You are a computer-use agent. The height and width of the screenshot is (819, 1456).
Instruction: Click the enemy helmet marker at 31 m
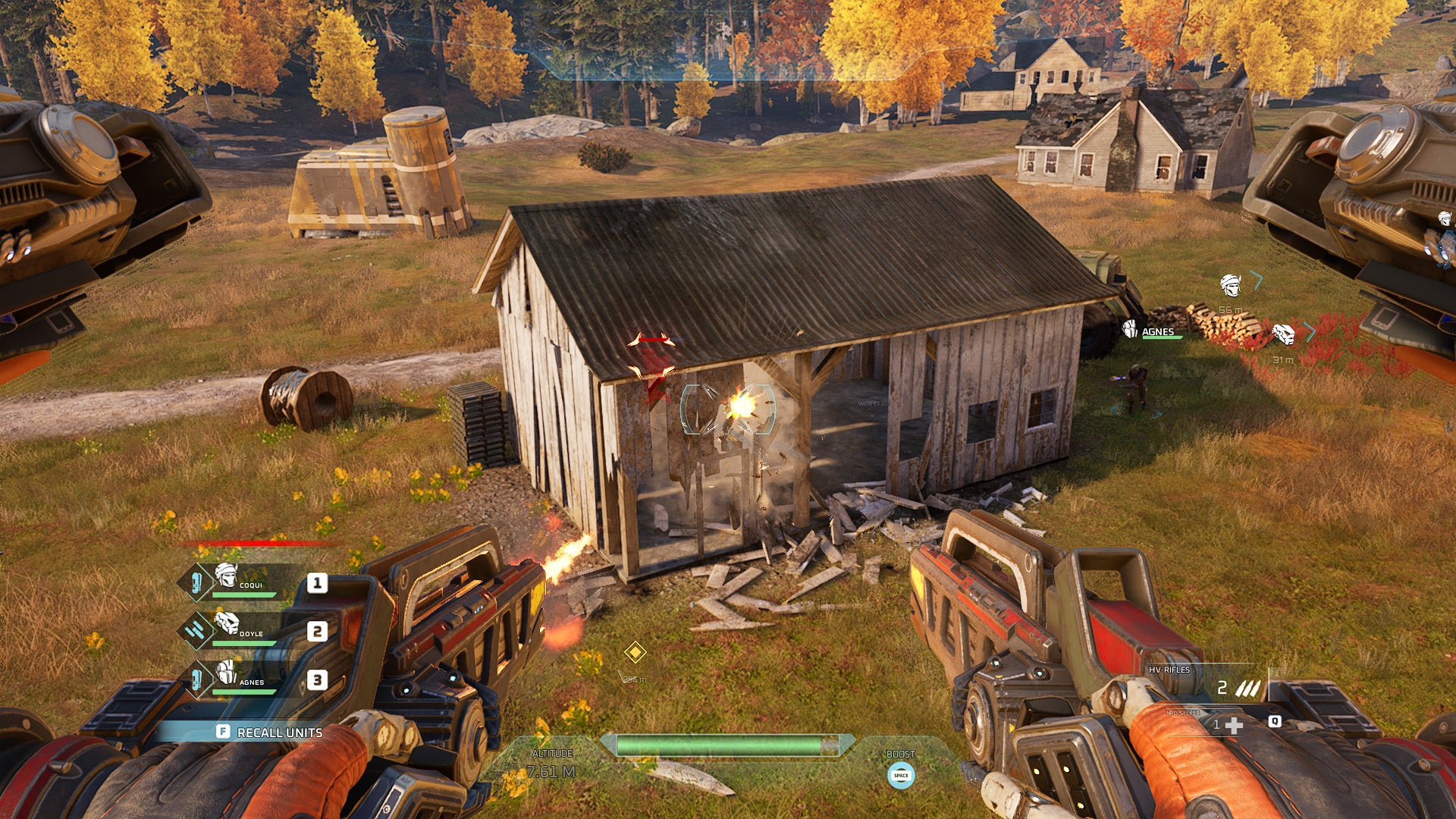(x=1285, y=335)
